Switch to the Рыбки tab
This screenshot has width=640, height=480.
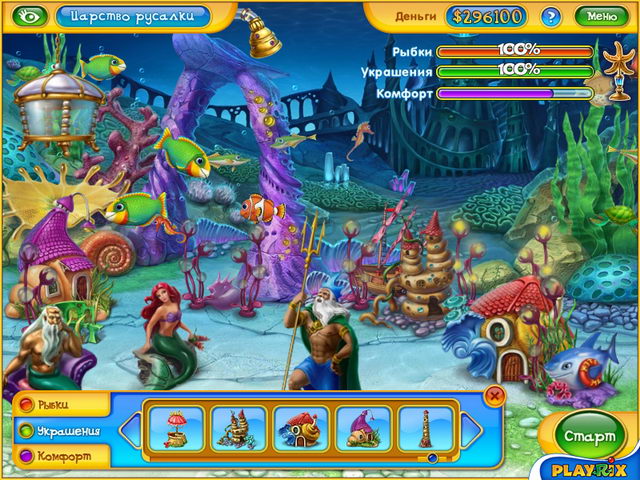(55, 405)
